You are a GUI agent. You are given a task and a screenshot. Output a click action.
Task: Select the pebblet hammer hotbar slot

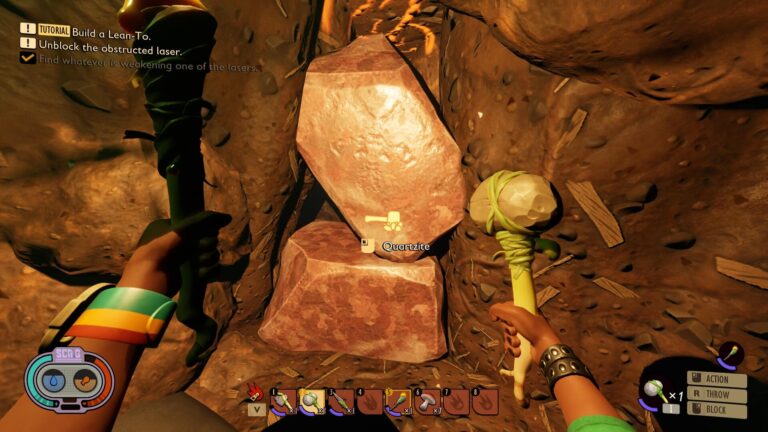pos(313,402)
